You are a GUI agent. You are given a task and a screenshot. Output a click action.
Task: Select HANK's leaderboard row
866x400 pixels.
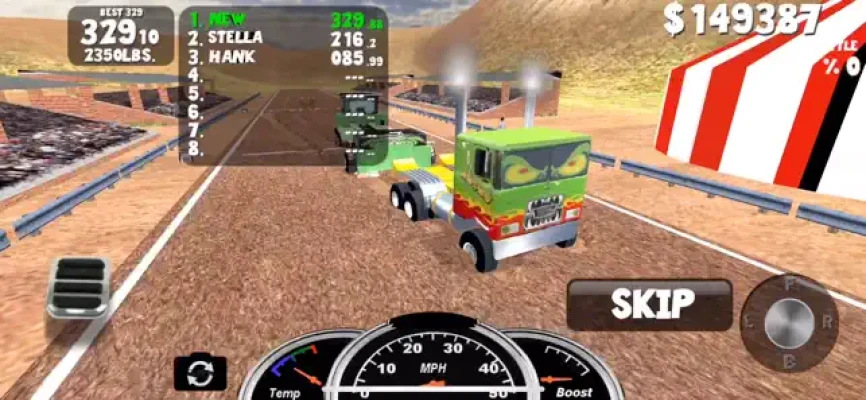pos(282,57)
